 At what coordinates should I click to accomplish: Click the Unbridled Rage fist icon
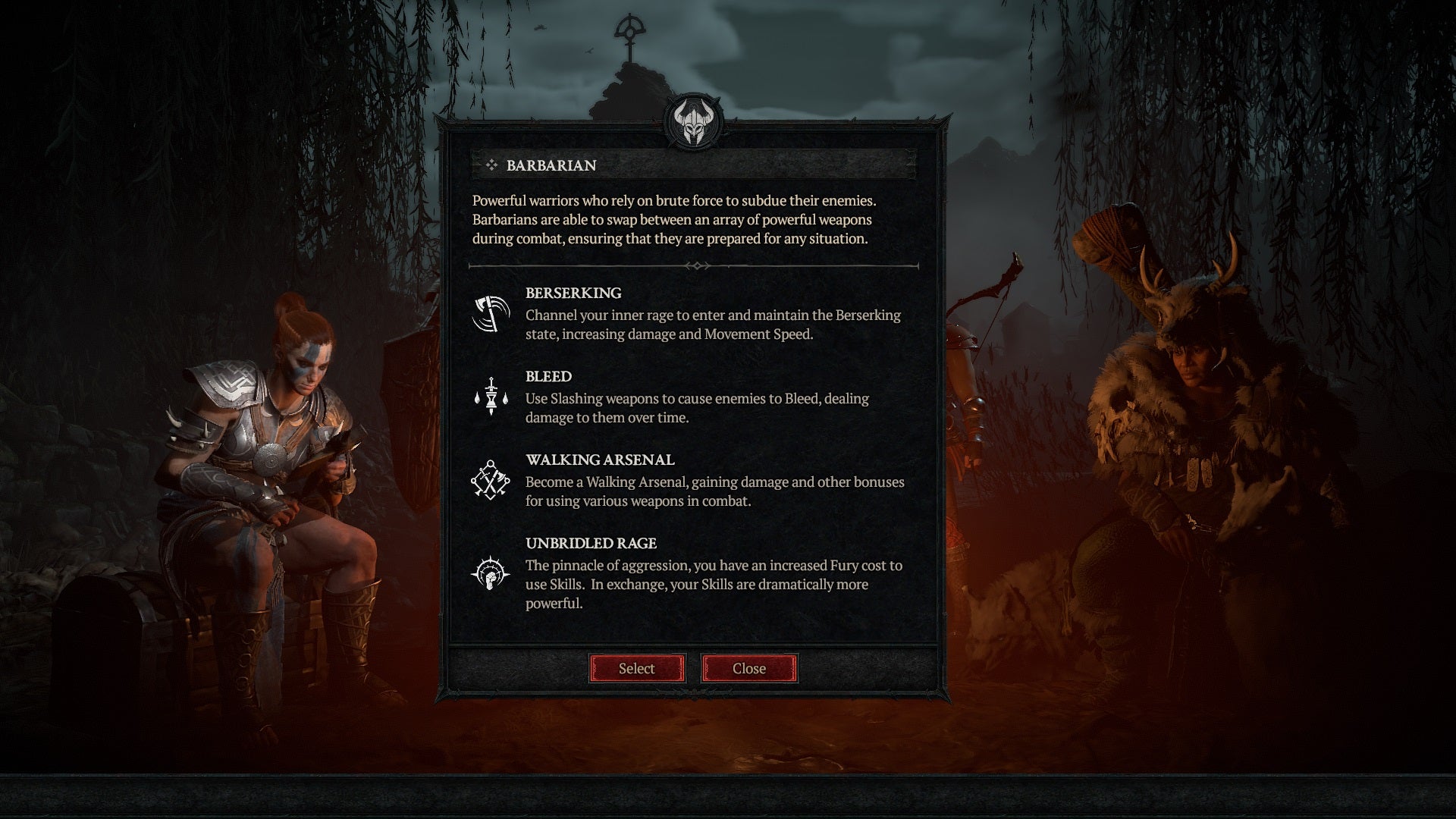coord(491,575)
